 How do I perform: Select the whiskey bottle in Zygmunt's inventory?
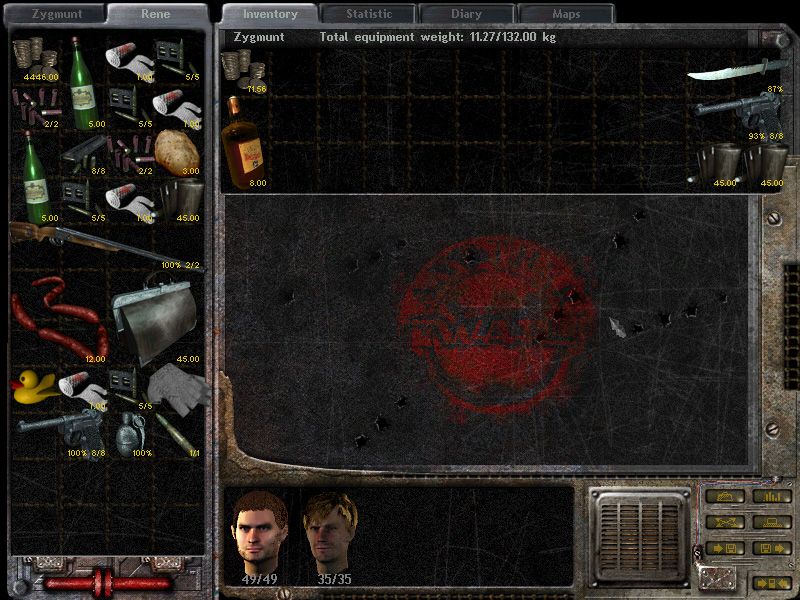[243, 142]
